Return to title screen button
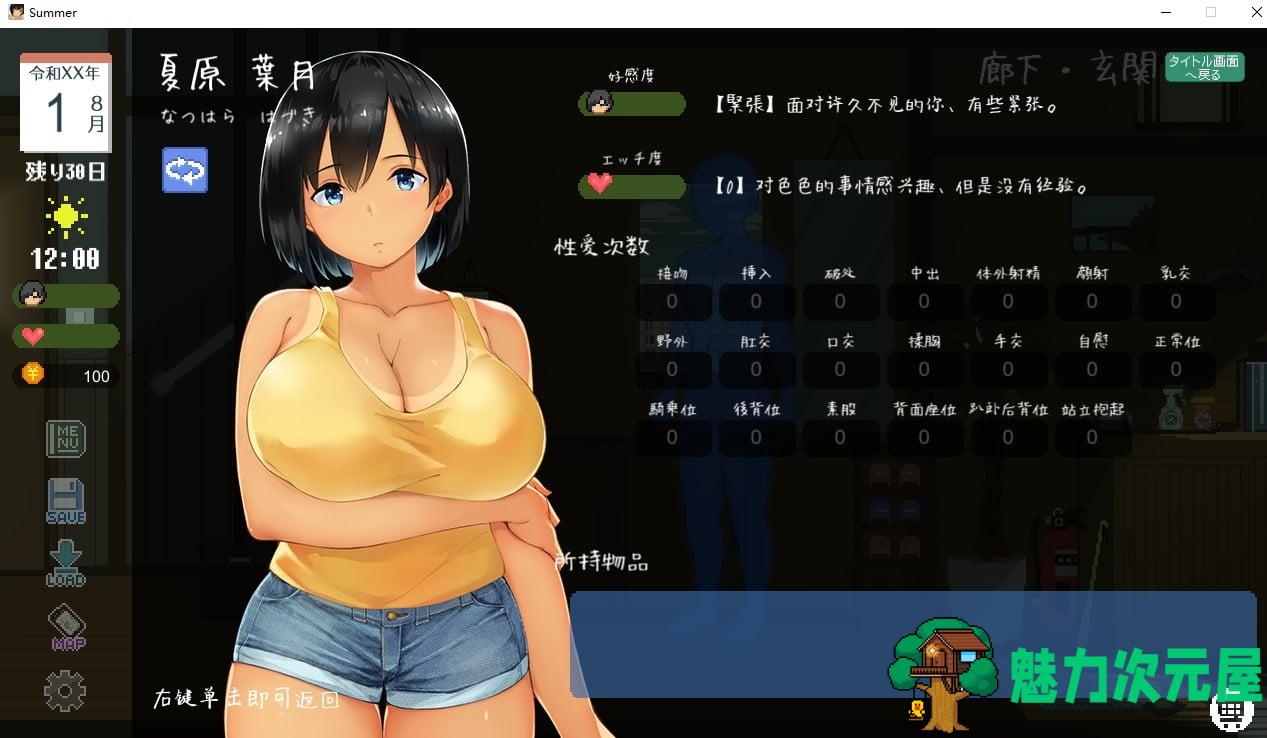 click(1203, 67)
